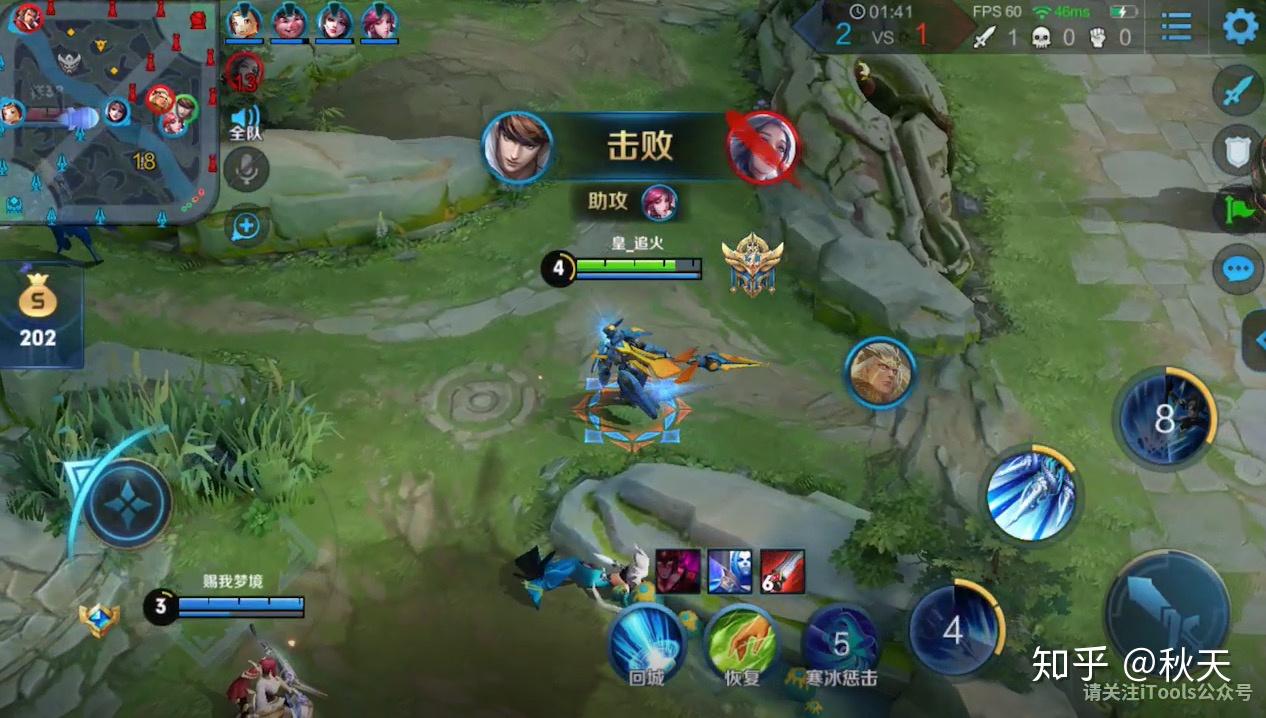Screen dimensions: 1266x718
Task: Open the quick message plus bubble
Action: point(246,227)
